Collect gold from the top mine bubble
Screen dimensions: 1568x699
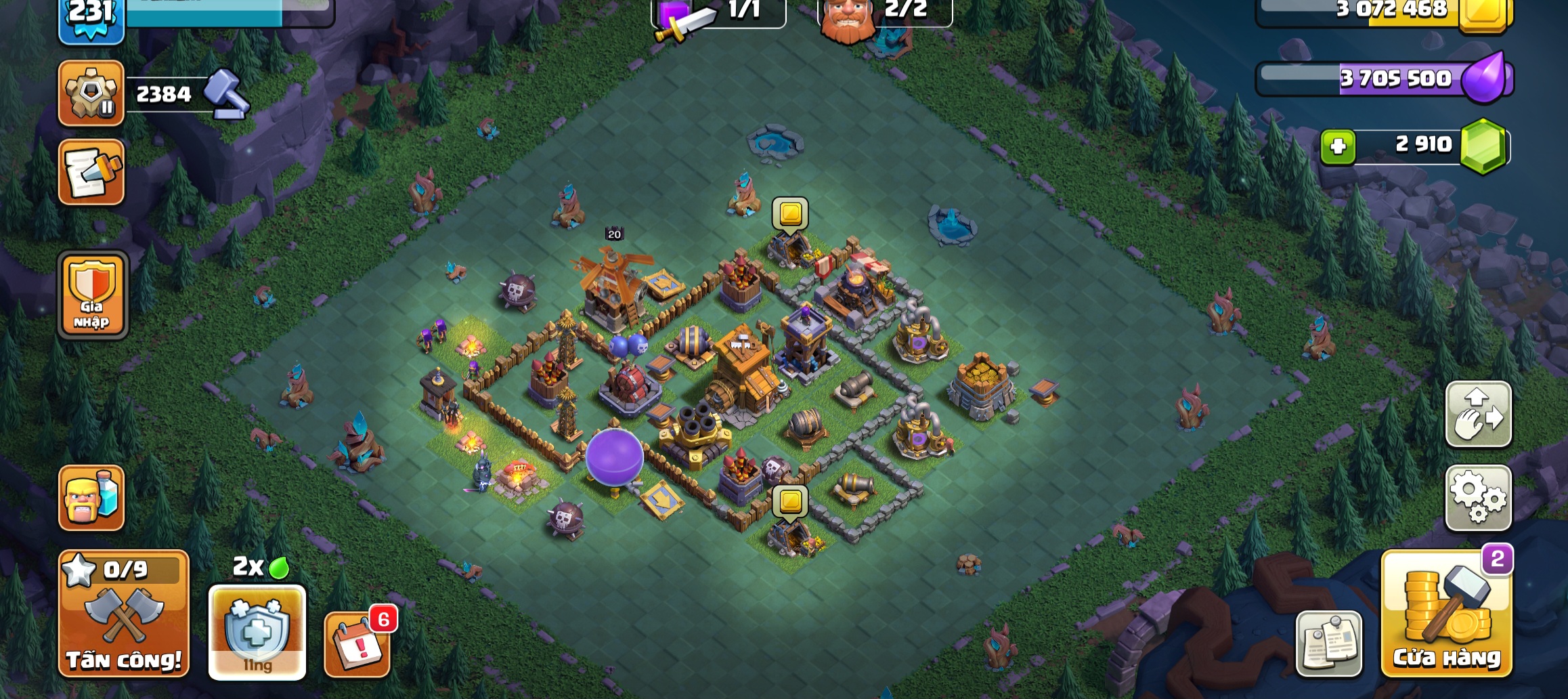[x=790, y=214]
